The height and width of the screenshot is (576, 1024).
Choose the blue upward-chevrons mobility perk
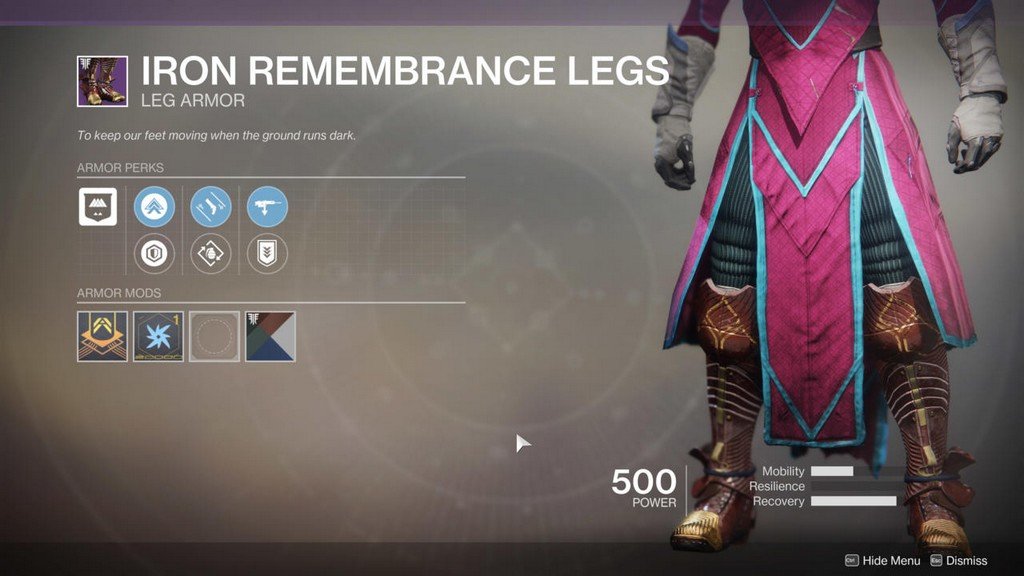pos(154,207)
